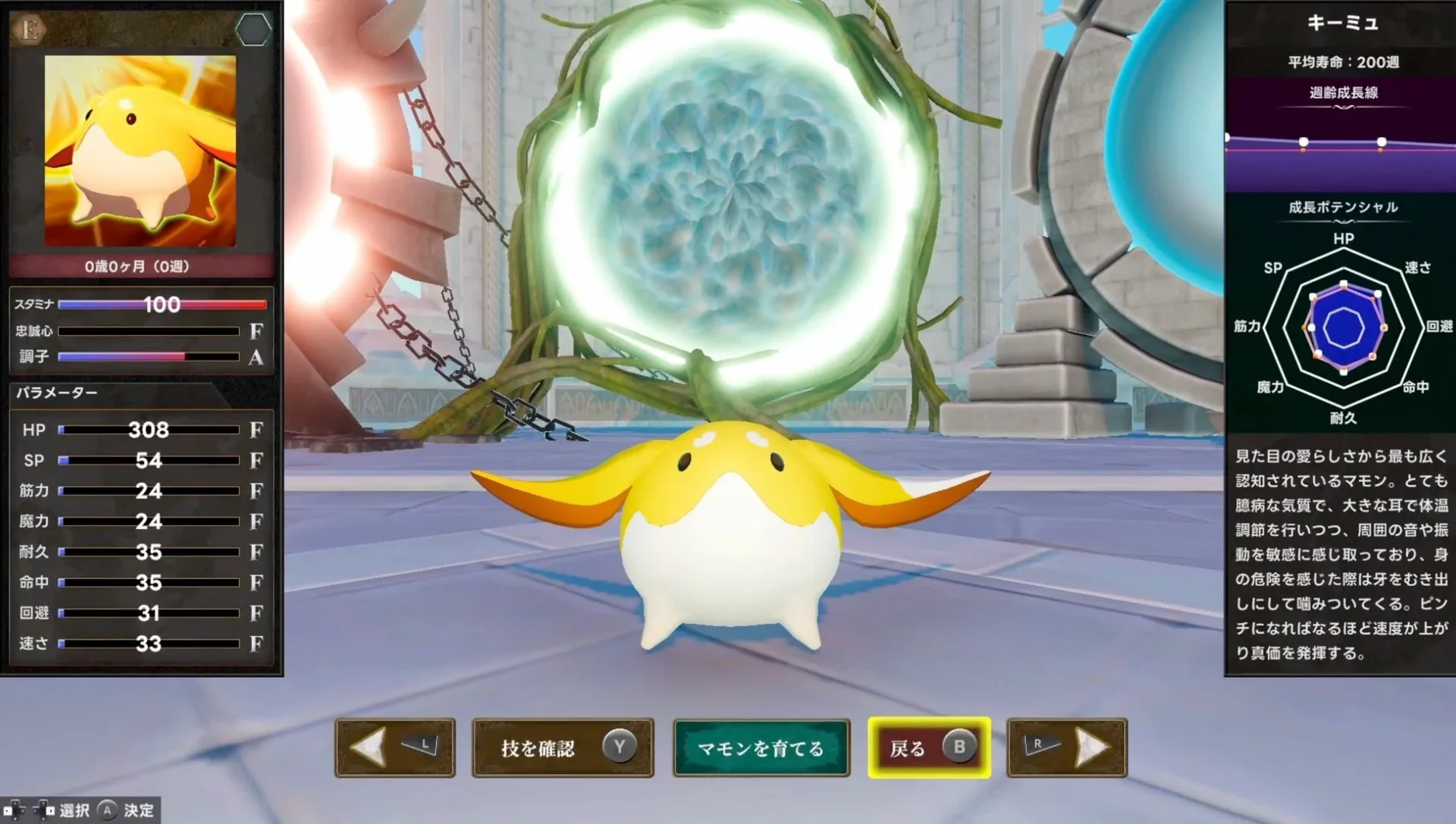Click the B button icon on 戻る
This screenshot has width=1456, height=824.
point(960,747)
